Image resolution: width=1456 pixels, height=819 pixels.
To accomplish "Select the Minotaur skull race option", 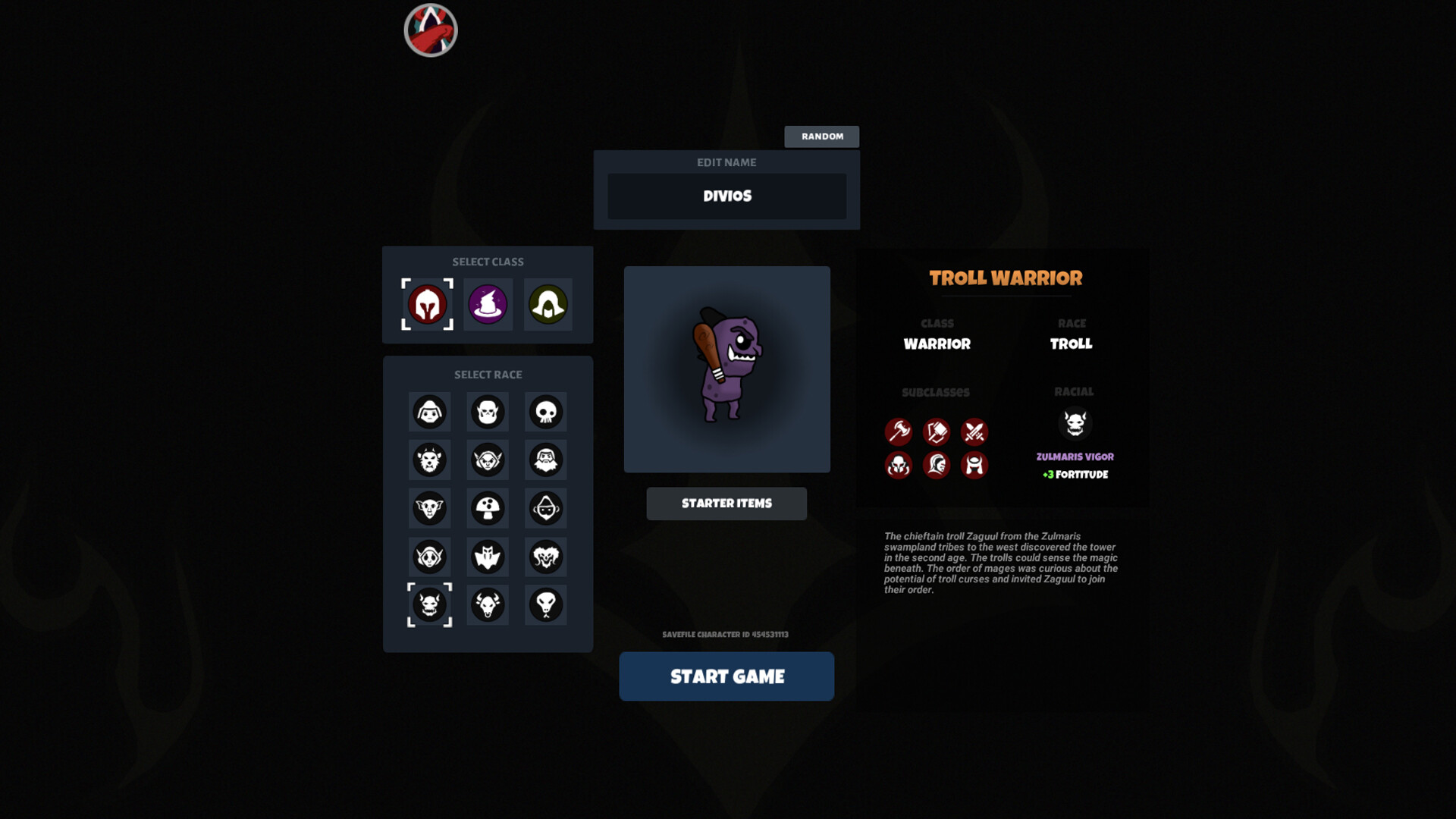I will click(x=488, y=604).
